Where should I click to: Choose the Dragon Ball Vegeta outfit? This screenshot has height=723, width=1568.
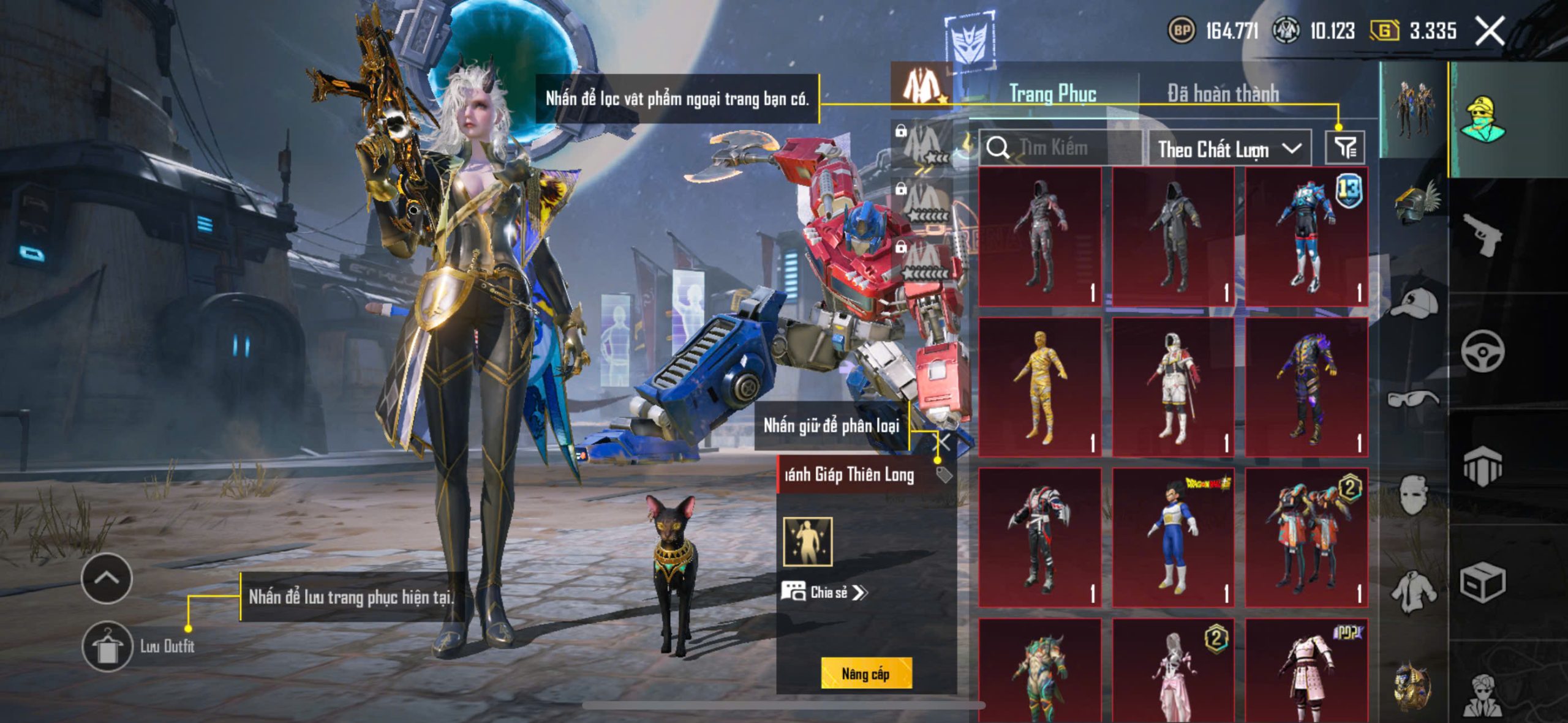[x=1172, y=537]
